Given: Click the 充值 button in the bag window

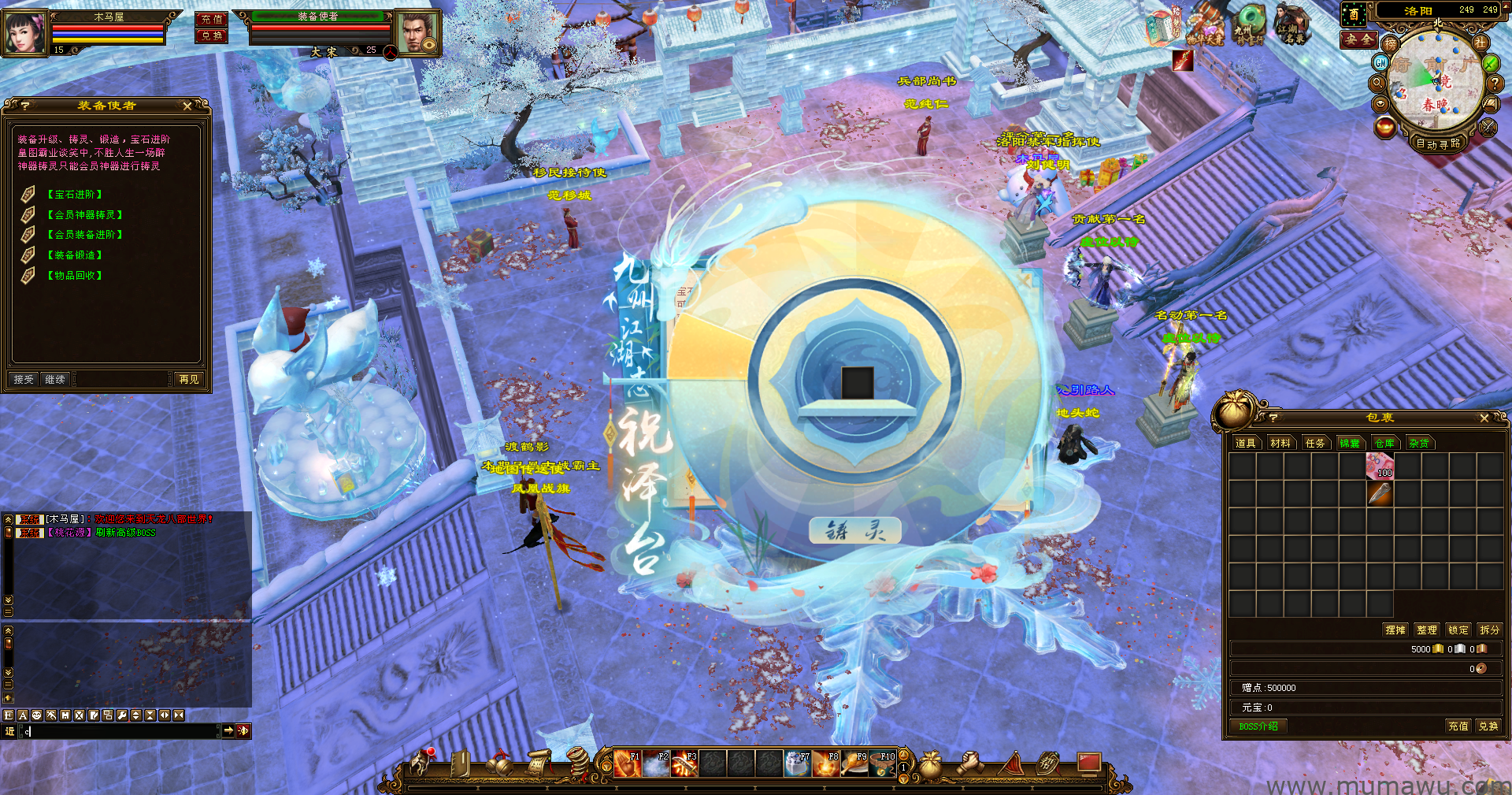Looking at the screenshot, I should (1458, 726).
